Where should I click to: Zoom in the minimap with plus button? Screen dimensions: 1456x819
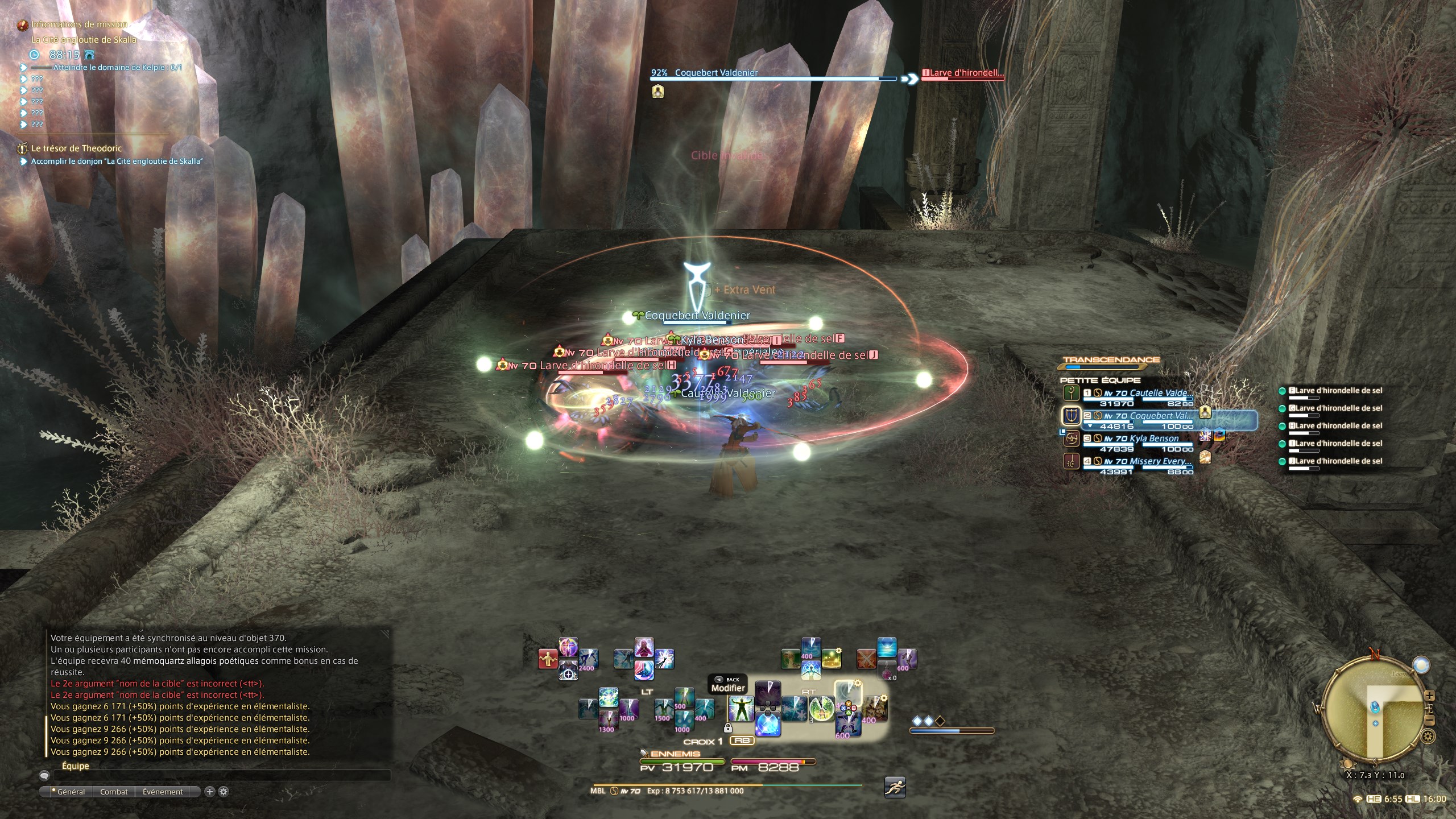coord(1430,696)
